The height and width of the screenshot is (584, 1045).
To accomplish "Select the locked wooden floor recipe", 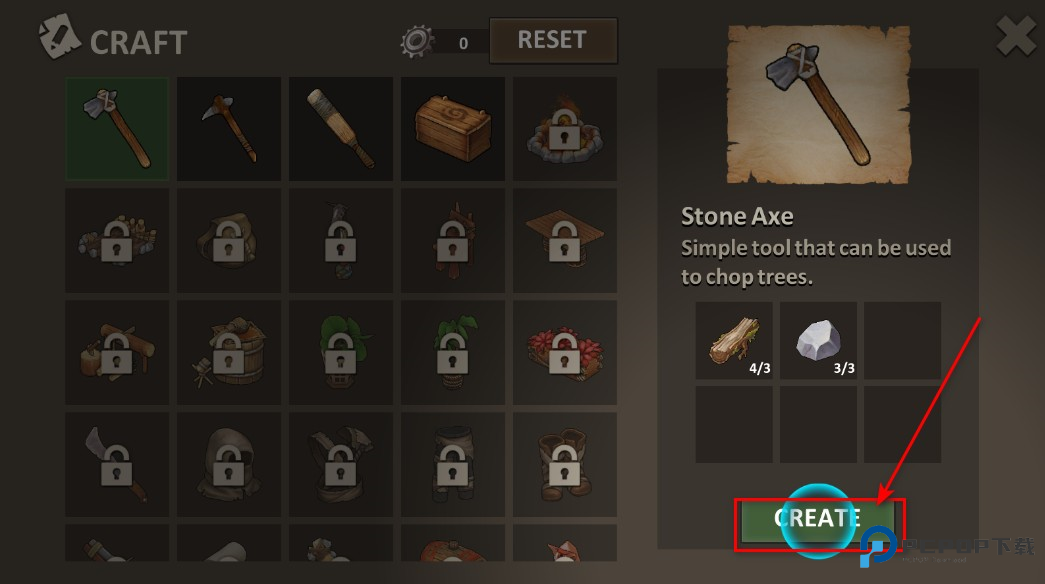I will click(x=565, y=241).
